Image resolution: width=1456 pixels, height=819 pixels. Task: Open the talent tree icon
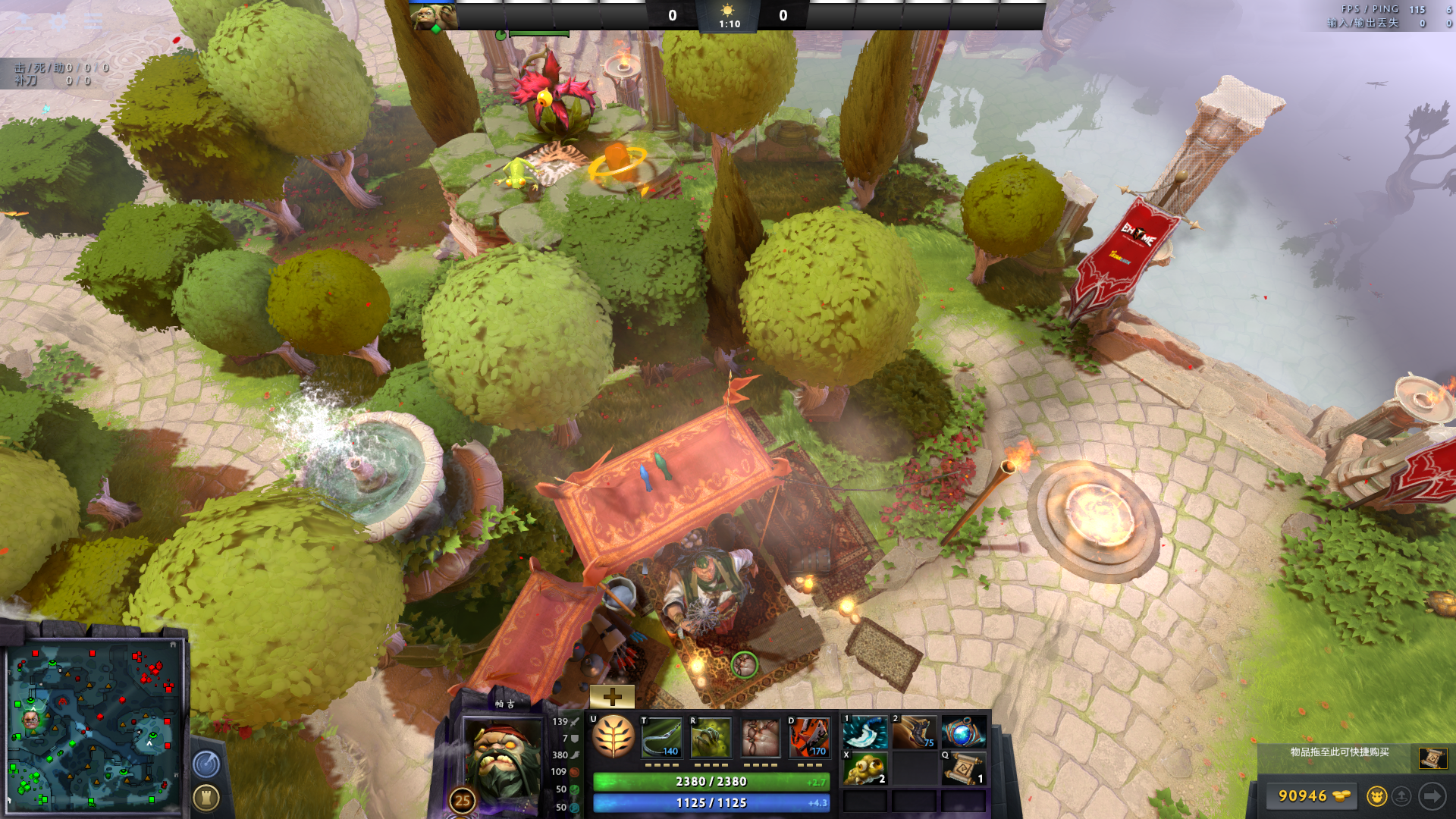tap(613, 736)
